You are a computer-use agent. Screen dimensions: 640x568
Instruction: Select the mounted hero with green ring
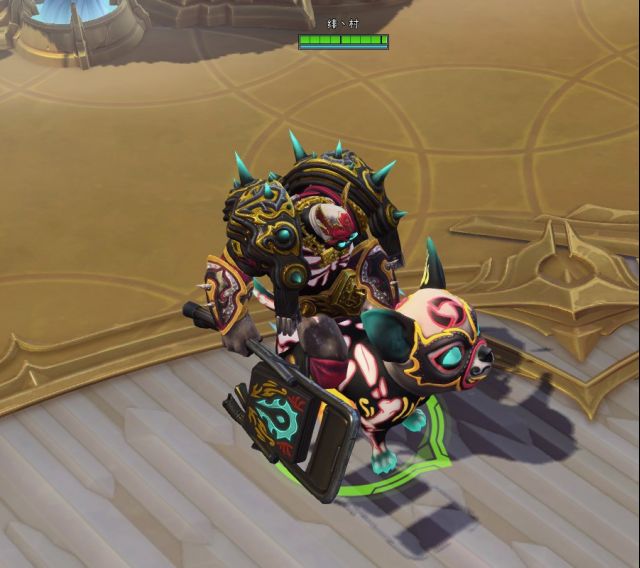pos(330,320)
